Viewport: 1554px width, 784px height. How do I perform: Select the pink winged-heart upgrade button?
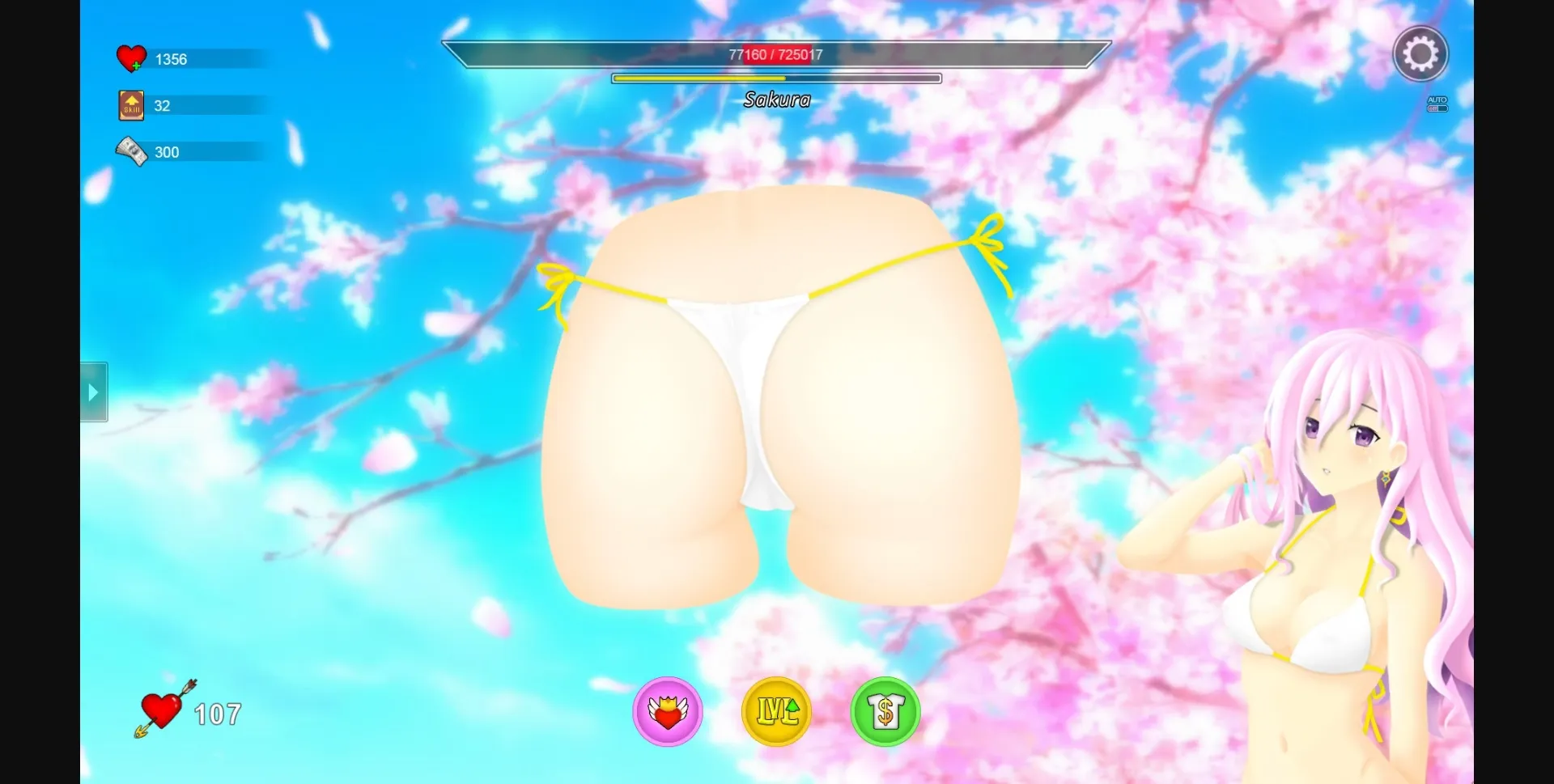pos(667,712)
